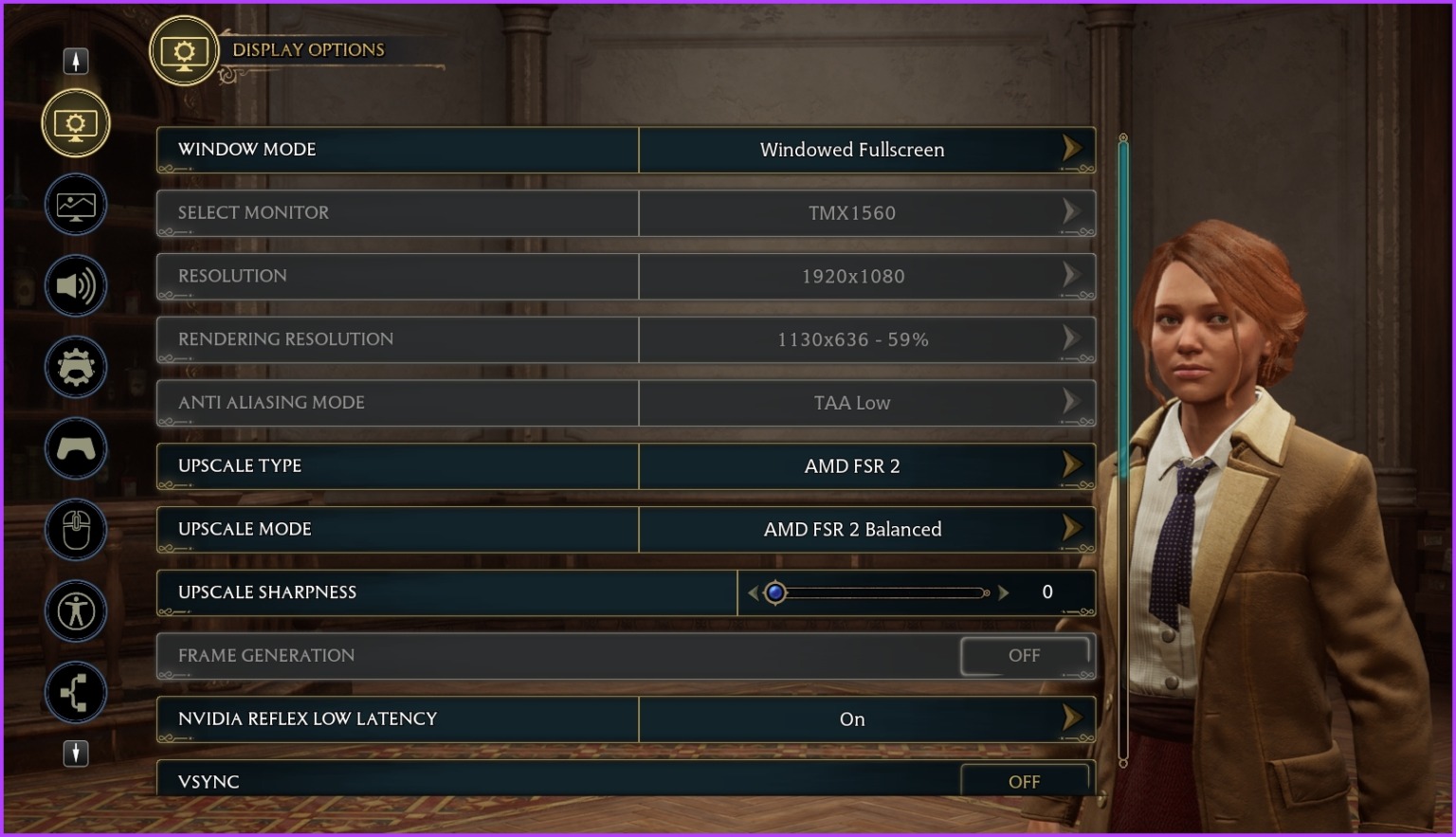Select the Rendering Resolution entry

tap(626, 339)
